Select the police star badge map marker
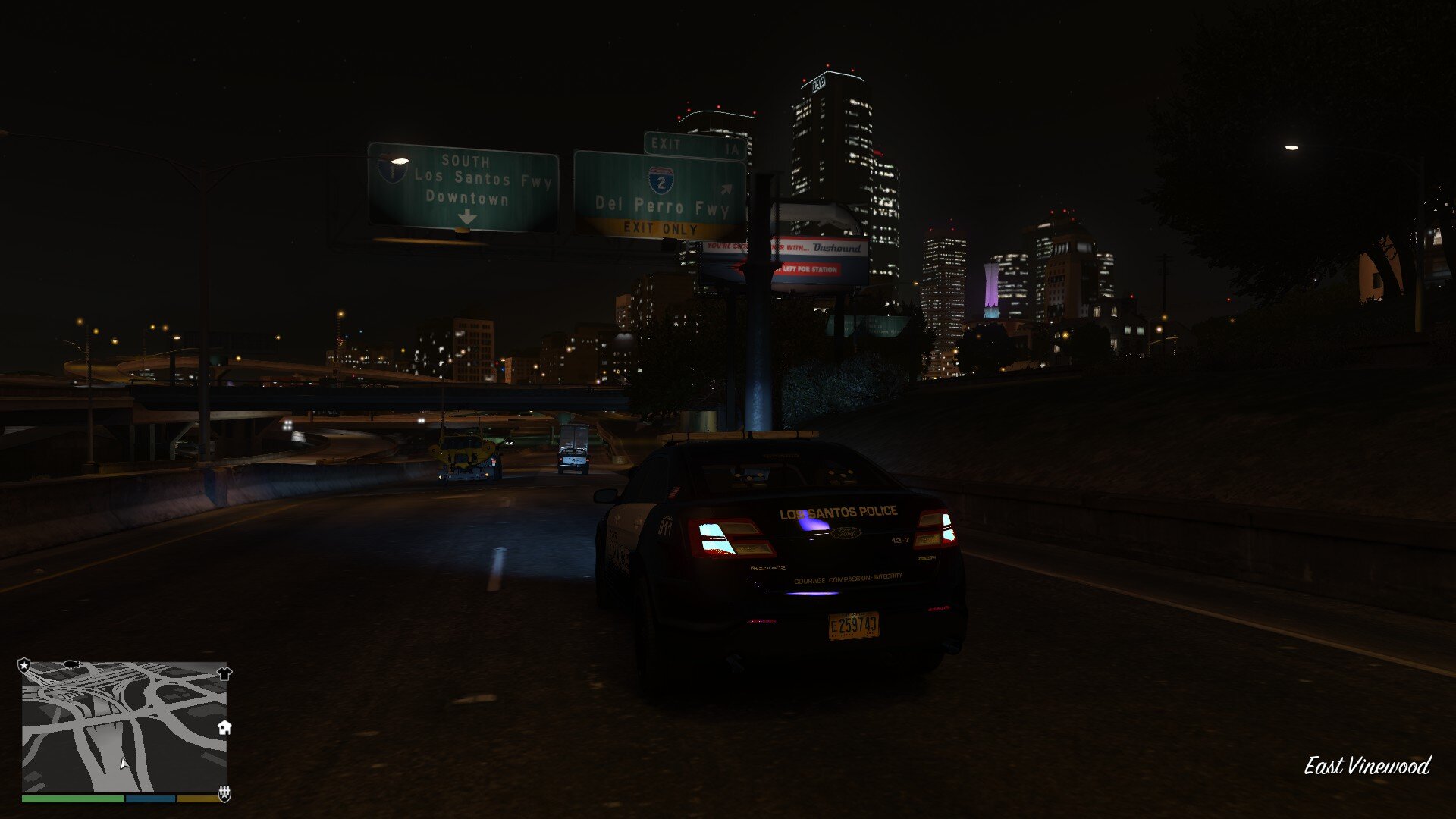This screenshot has width=1456, height=819. tap(24, 665)
